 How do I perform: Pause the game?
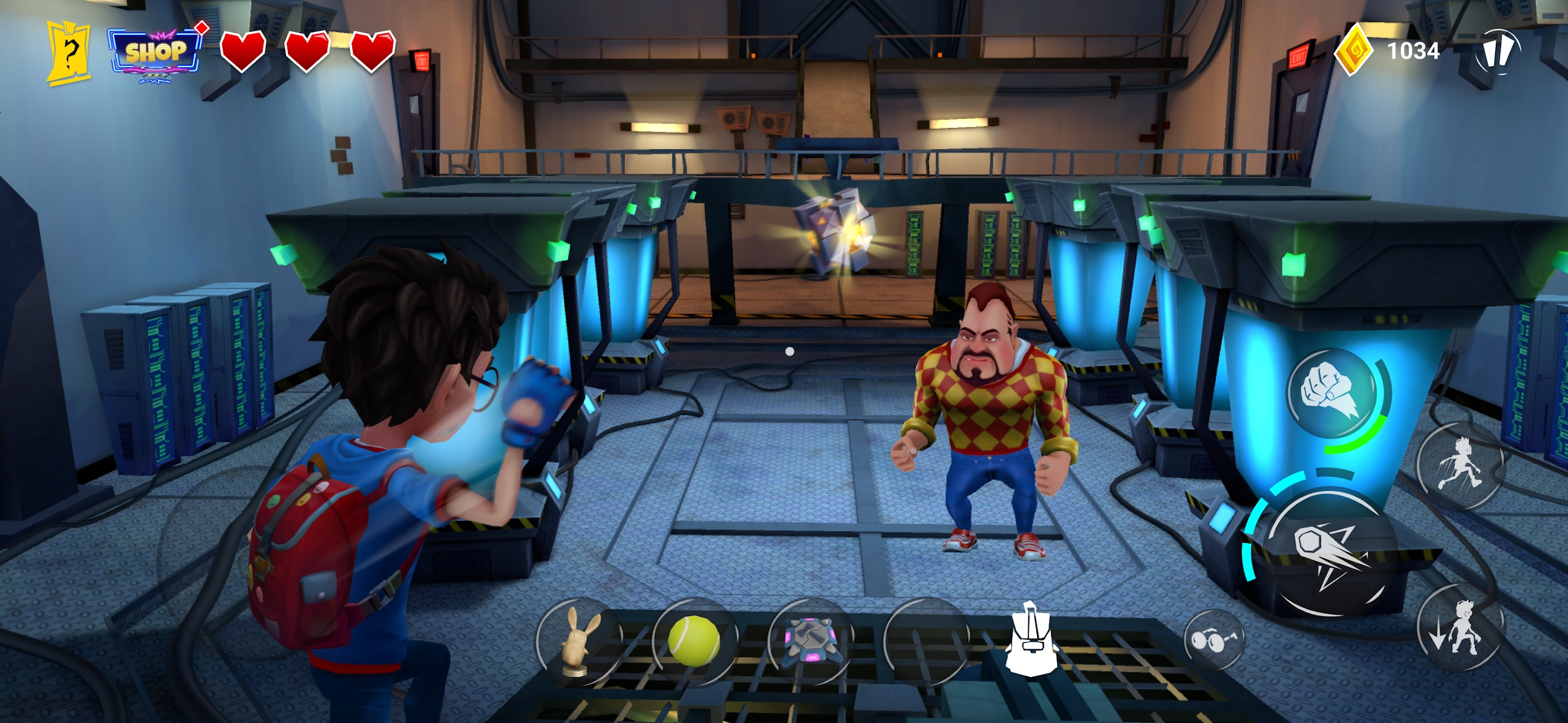click(x=1498, y=52)
